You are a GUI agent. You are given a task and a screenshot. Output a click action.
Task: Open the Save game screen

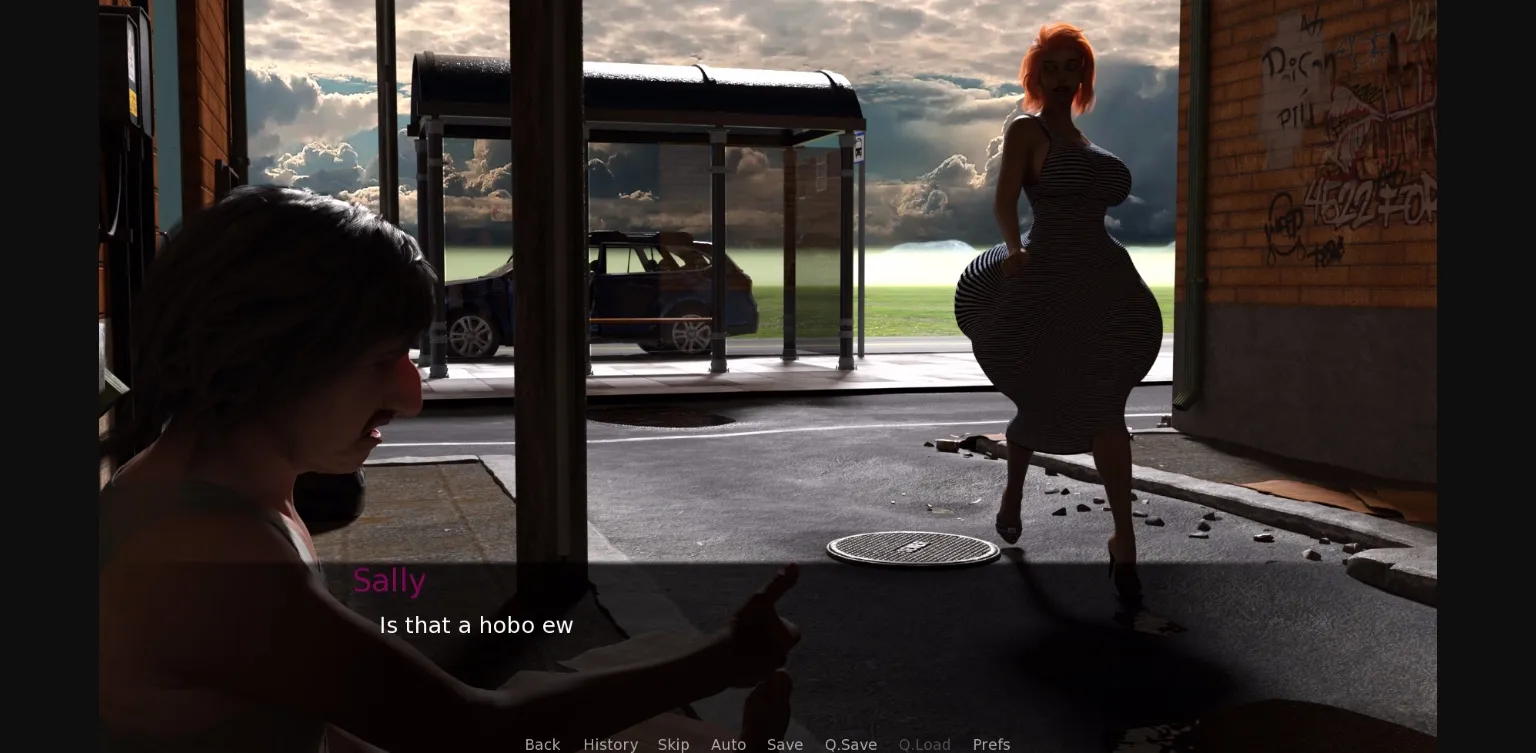point(785,744)
